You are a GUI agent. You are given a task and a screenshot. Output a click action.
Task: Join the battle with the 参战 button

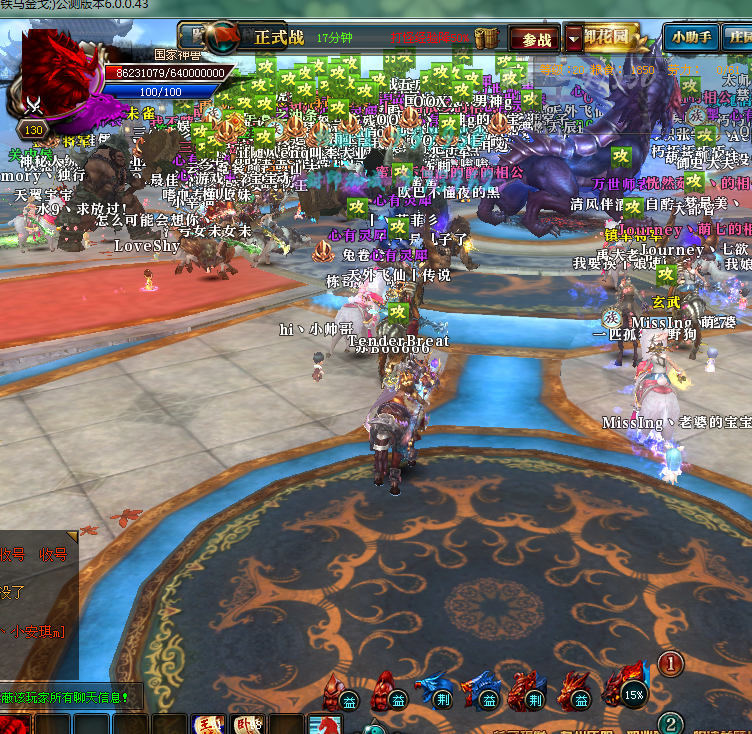(535, 39)
